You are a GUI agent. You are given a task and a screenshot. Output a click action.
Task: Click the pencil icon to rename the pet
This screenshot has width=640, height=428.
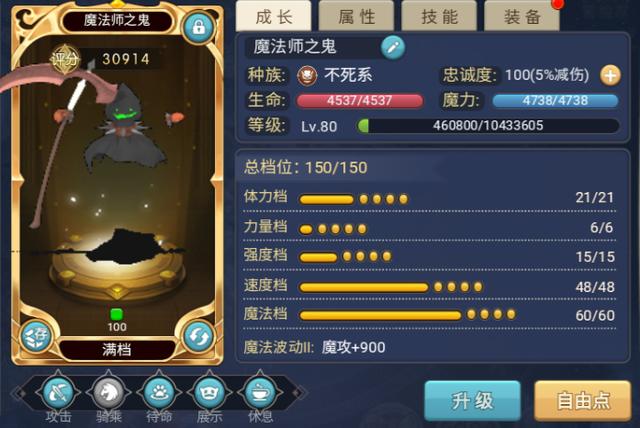393,46
